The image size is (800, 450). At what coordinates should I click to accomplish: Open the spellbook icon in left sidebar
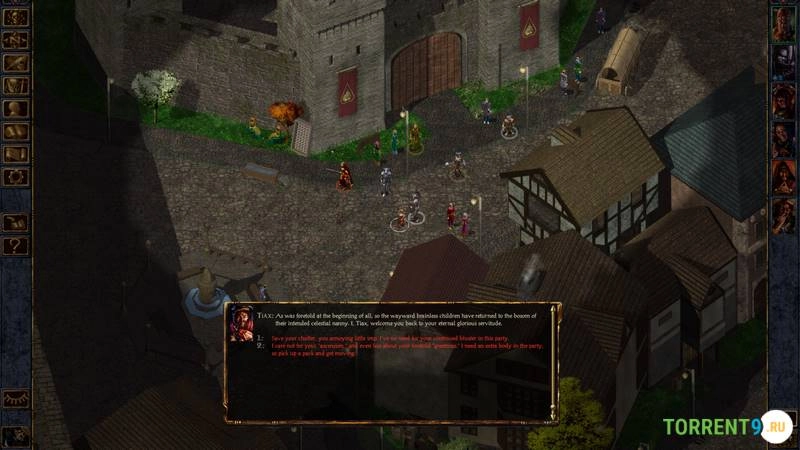(15, 131)
